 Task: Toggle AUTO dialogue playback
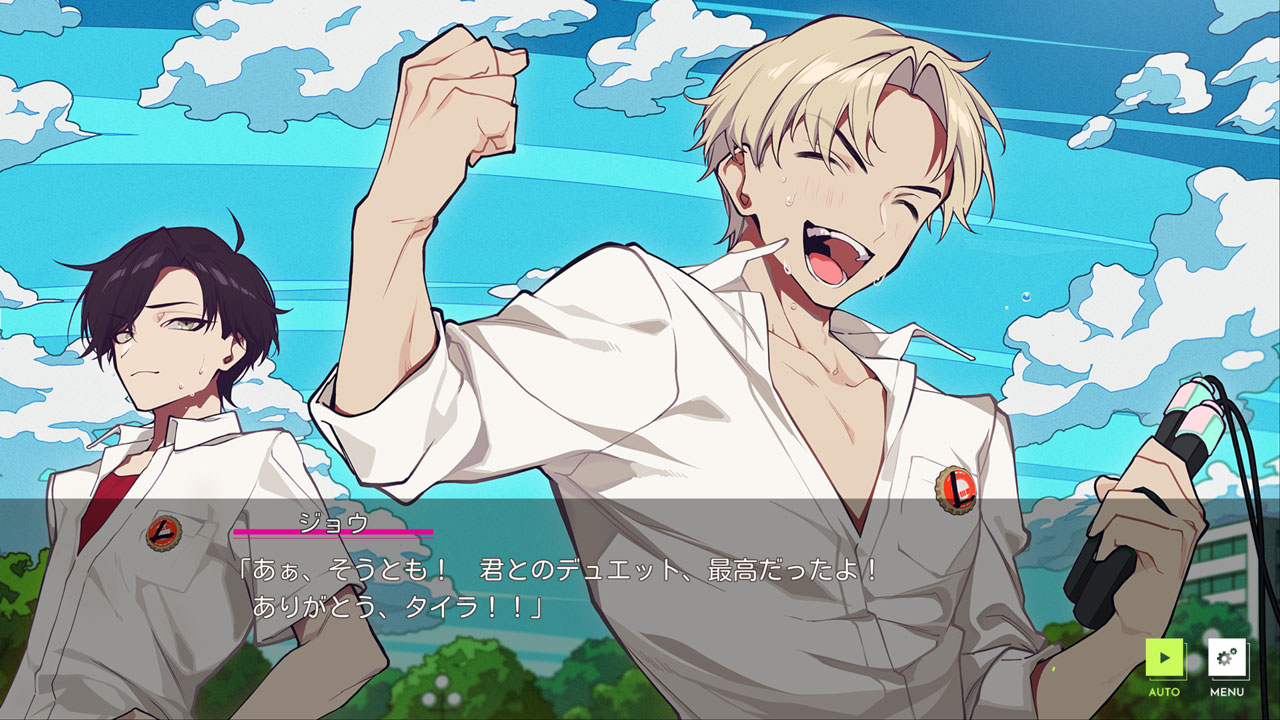point(1164,659)
